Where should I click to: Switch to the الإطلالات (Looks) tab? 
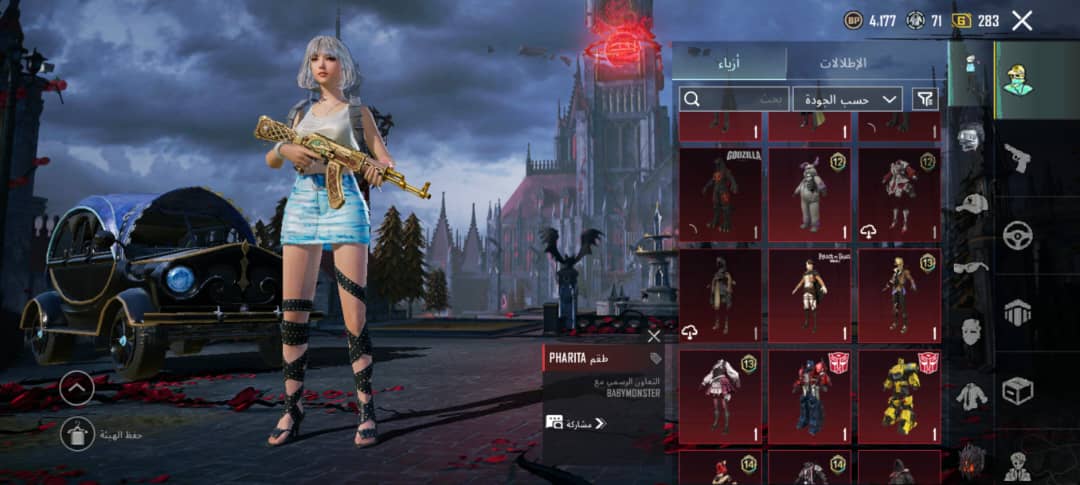click(x=843, y=62)
